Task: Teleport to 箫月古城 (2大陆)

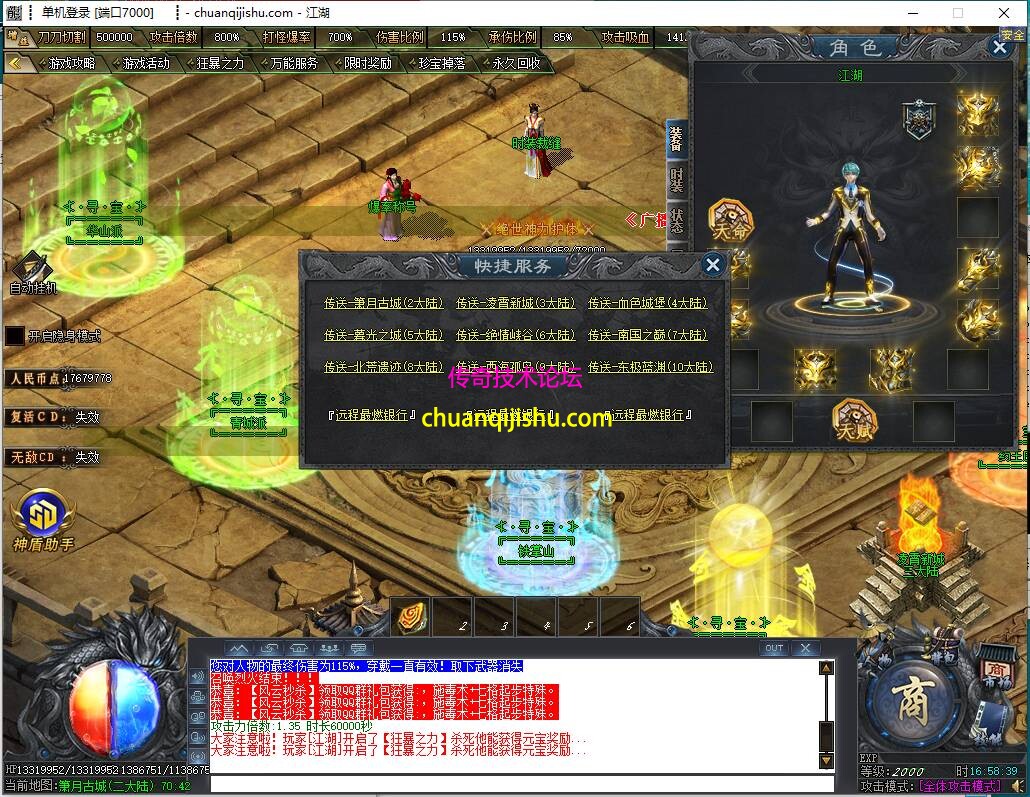Action: tap(383, 303)
